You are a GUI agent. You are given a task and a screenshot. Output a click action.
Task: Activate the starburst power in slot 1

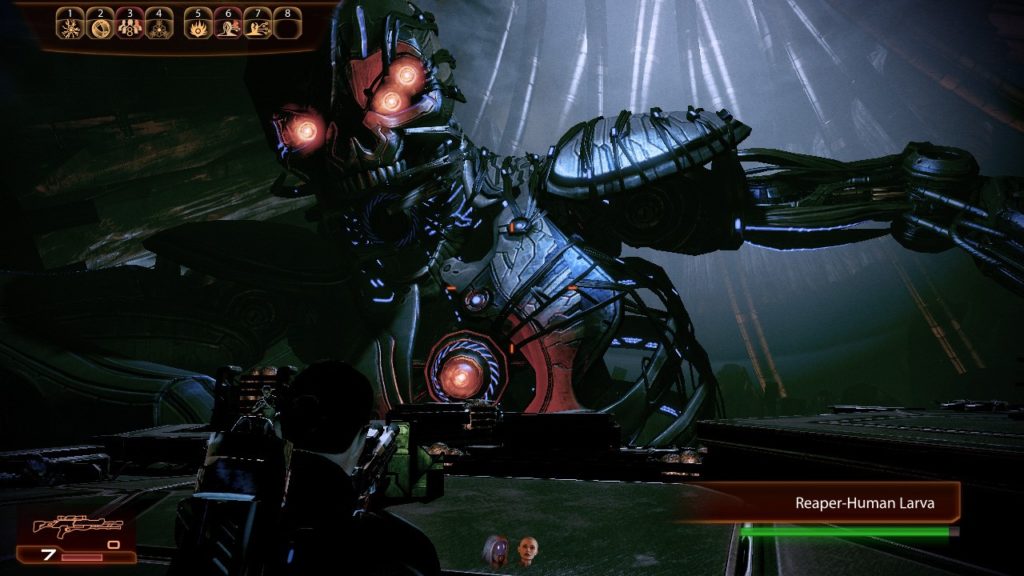(69, 27)
